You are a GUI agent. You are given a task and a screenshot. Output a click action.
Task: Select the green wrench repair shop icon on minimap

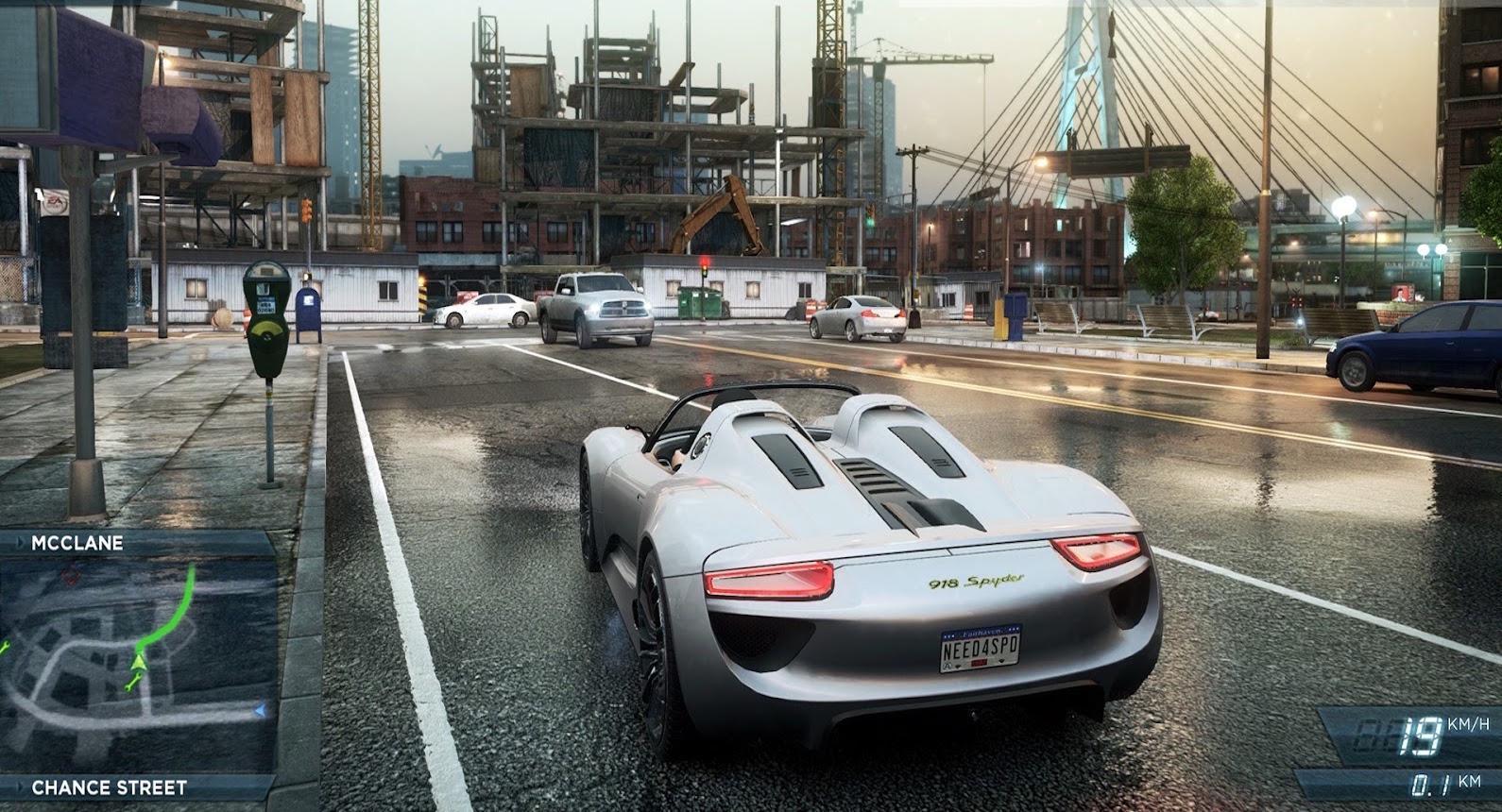click(133, 684)
